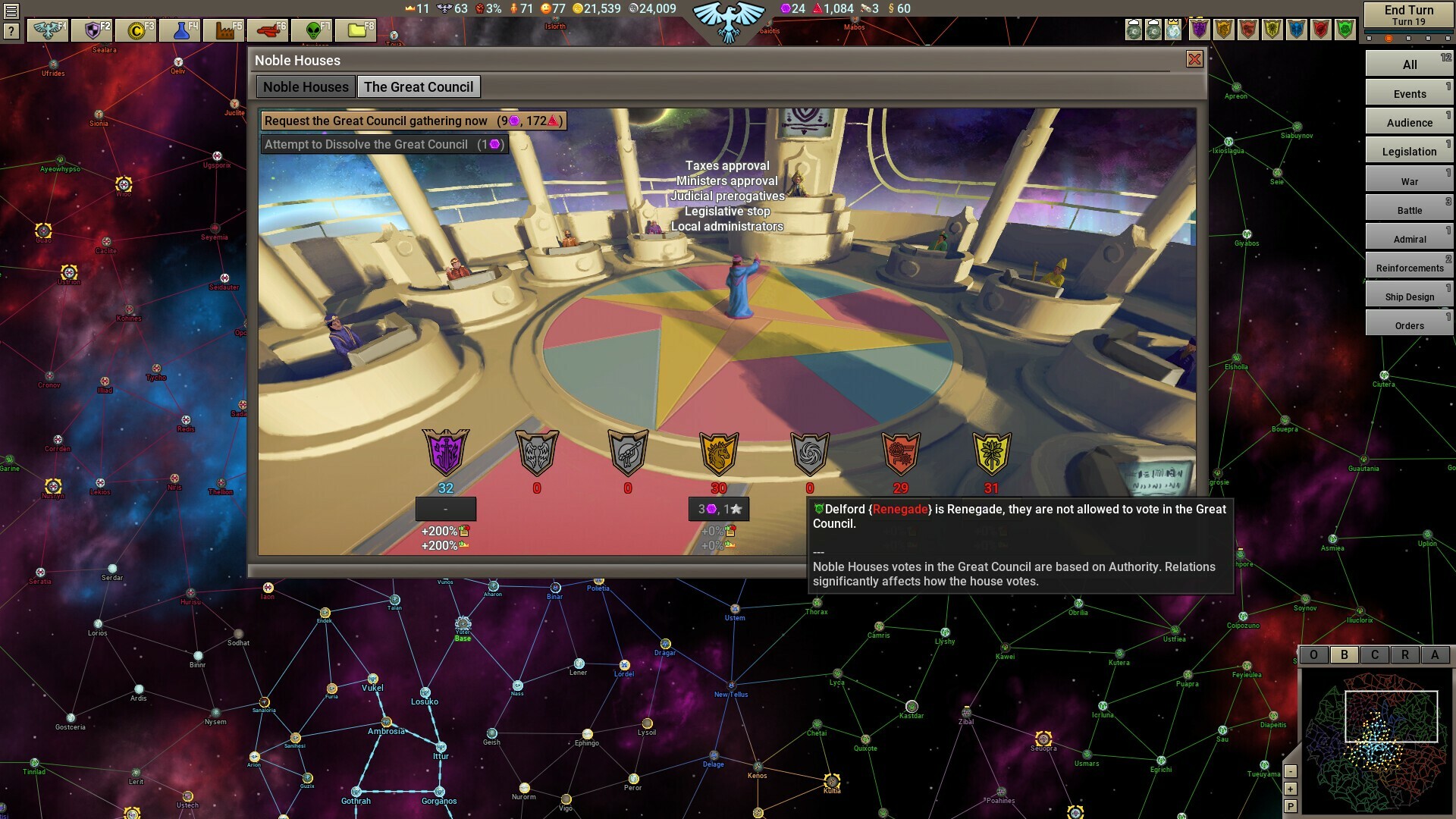Screen dimensions: 1456x819
Task: Open the F1 empire overview eagle icon
Action: (48, 30)
